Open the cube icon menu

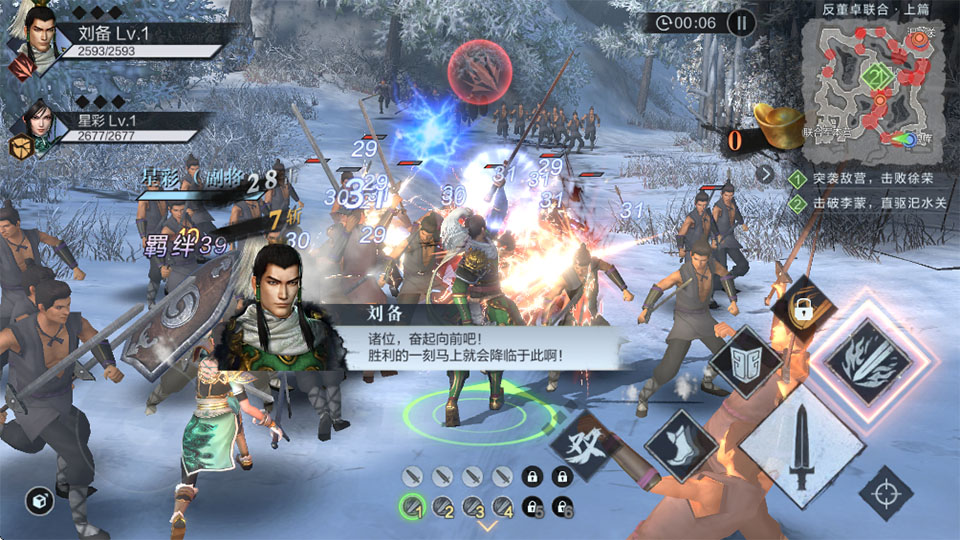click(x=39, y=501)
